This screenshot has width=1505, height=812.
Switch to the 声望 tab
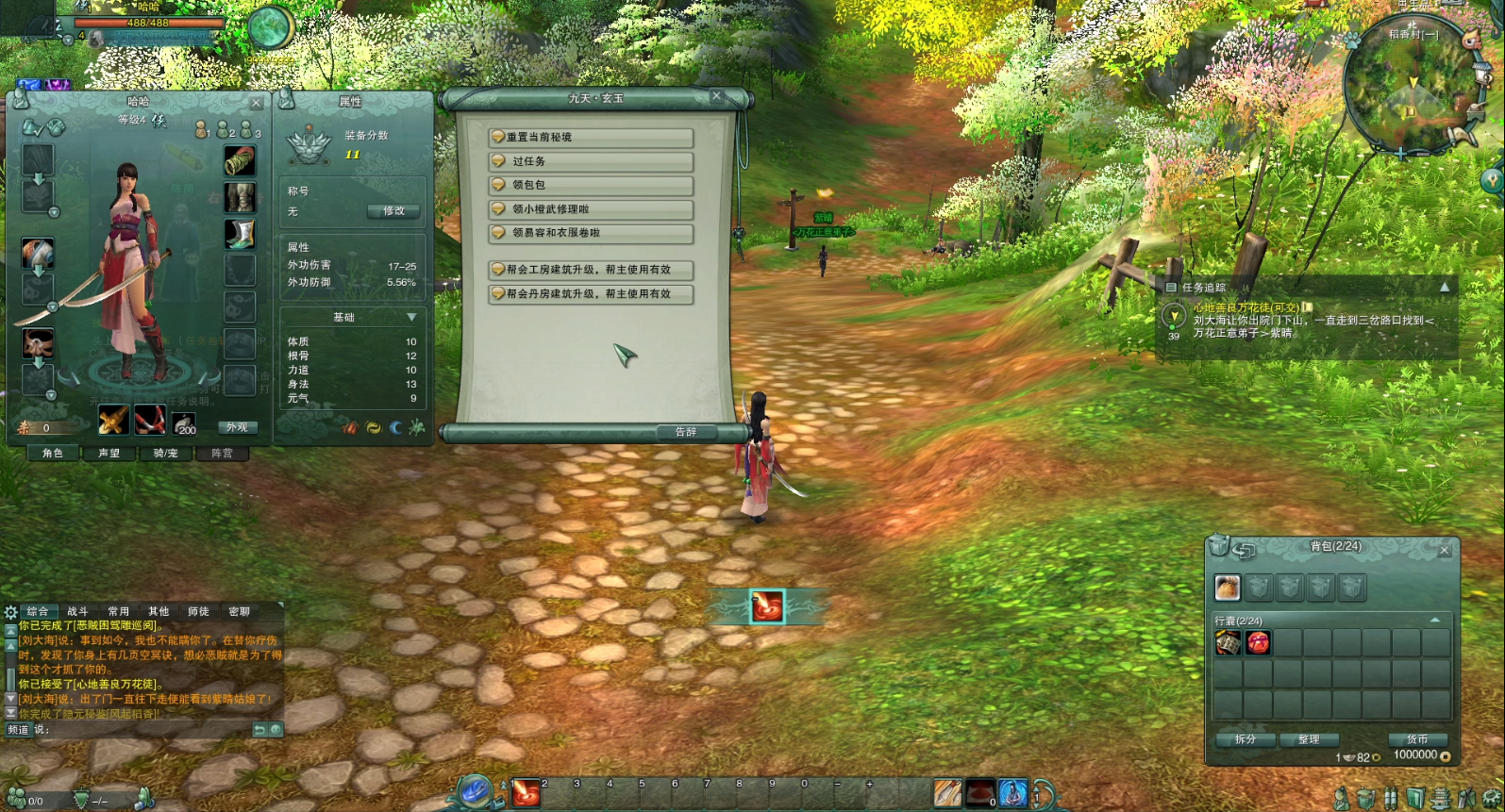coord(109,454)
